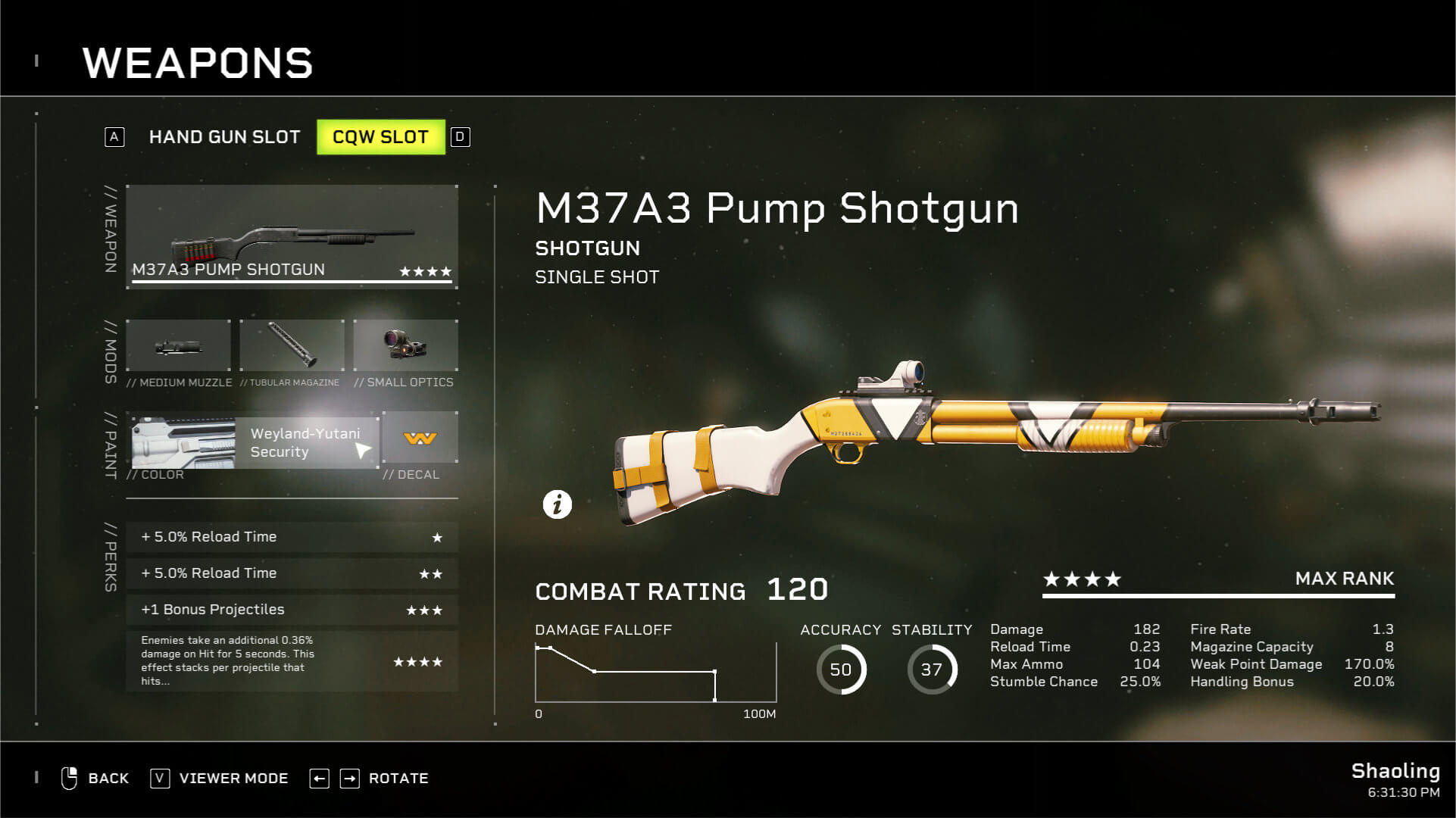
Task: Show weapon info with the i icon
Action: (x=558, y=504)
